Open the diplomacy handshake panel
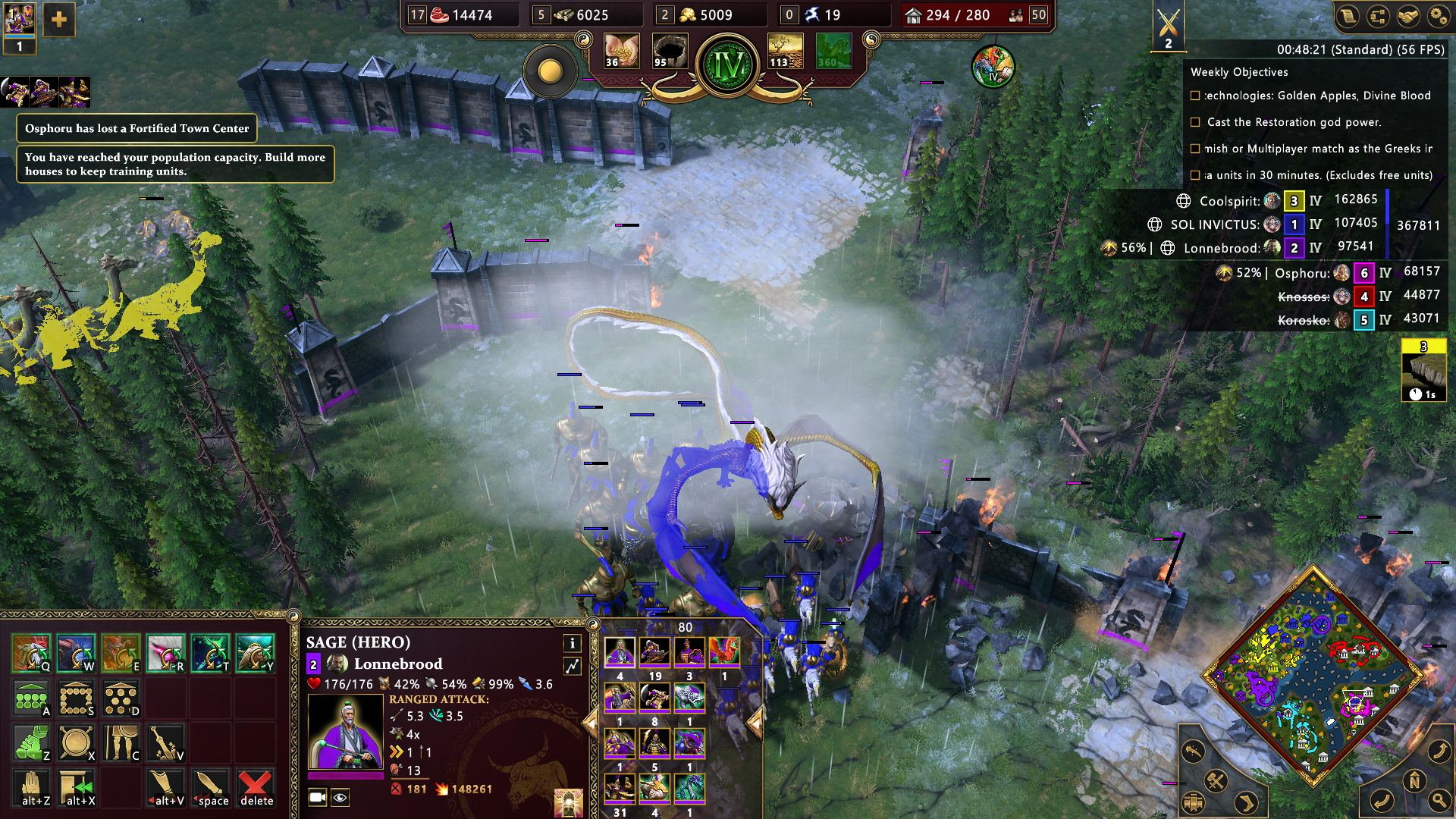This screenshot has height=819, width=1456. pyautogui.click(x=1408, y=17)
